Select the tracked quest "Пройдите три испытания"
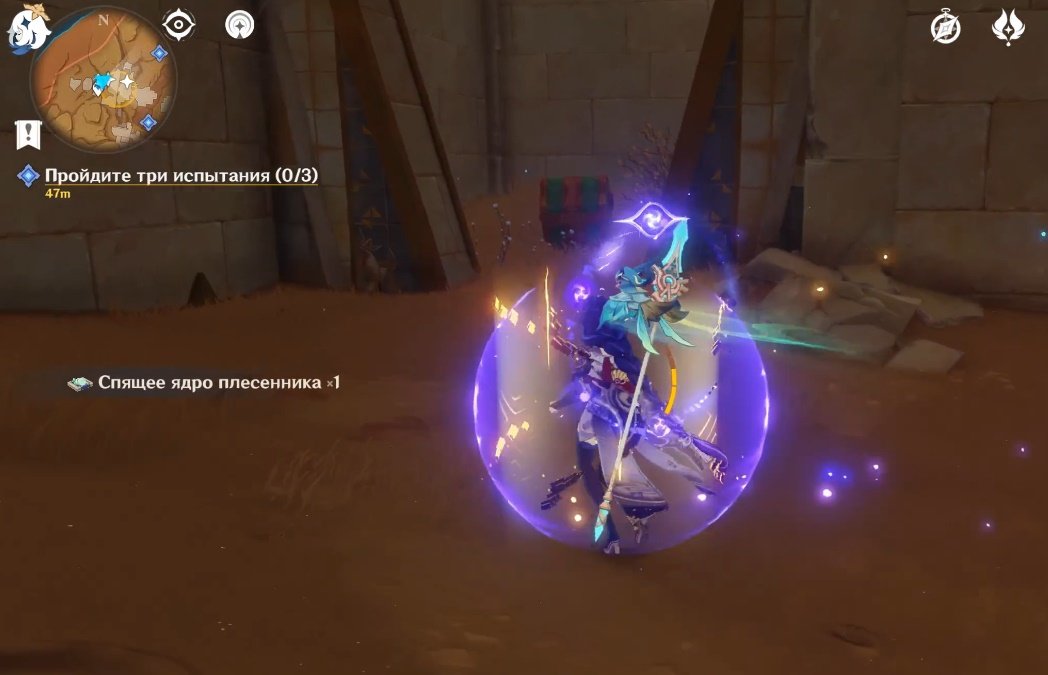This screenshot has width=1048, height=675. [181, 176]
